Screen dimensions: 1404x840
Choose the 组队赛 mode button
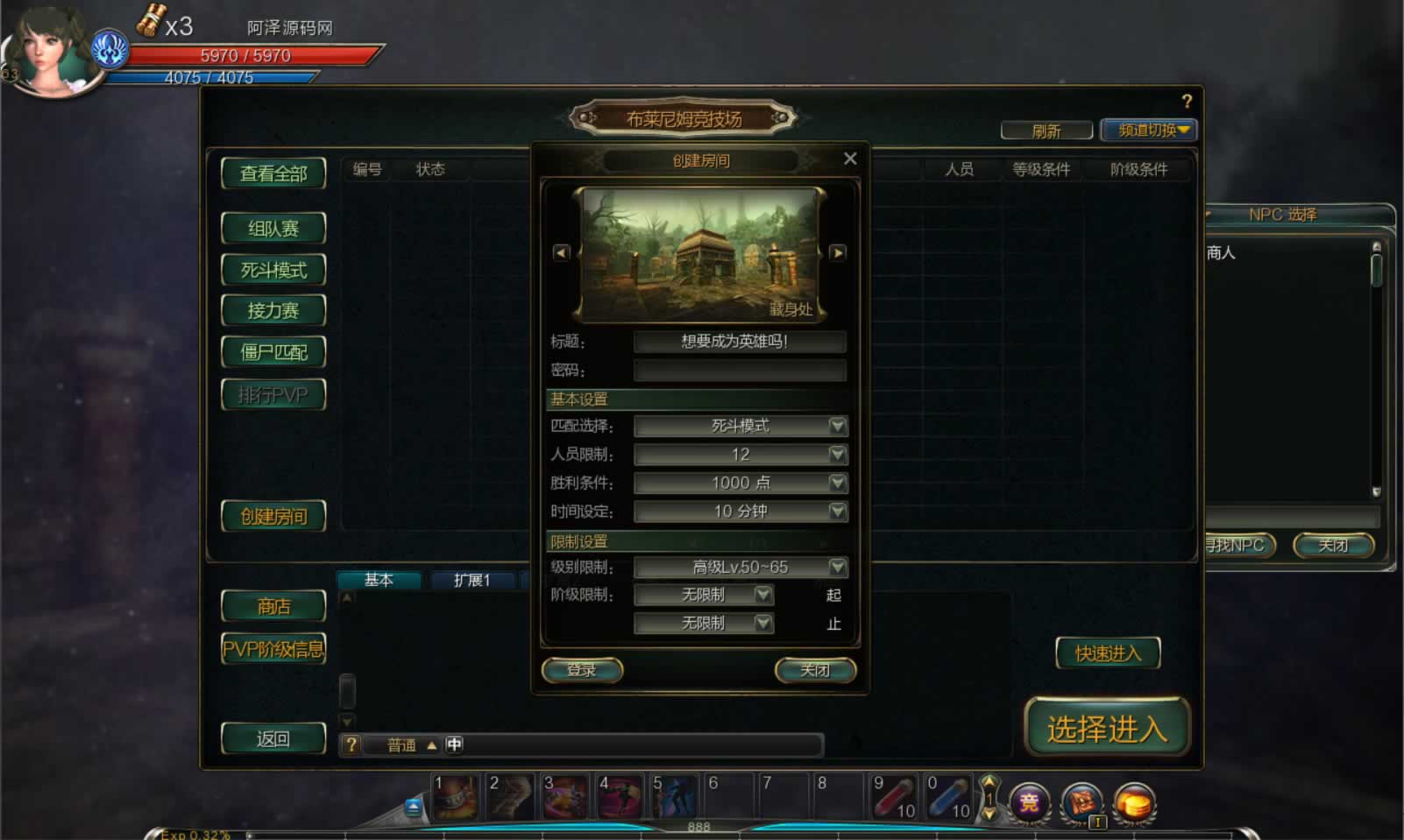click(273, 229)
